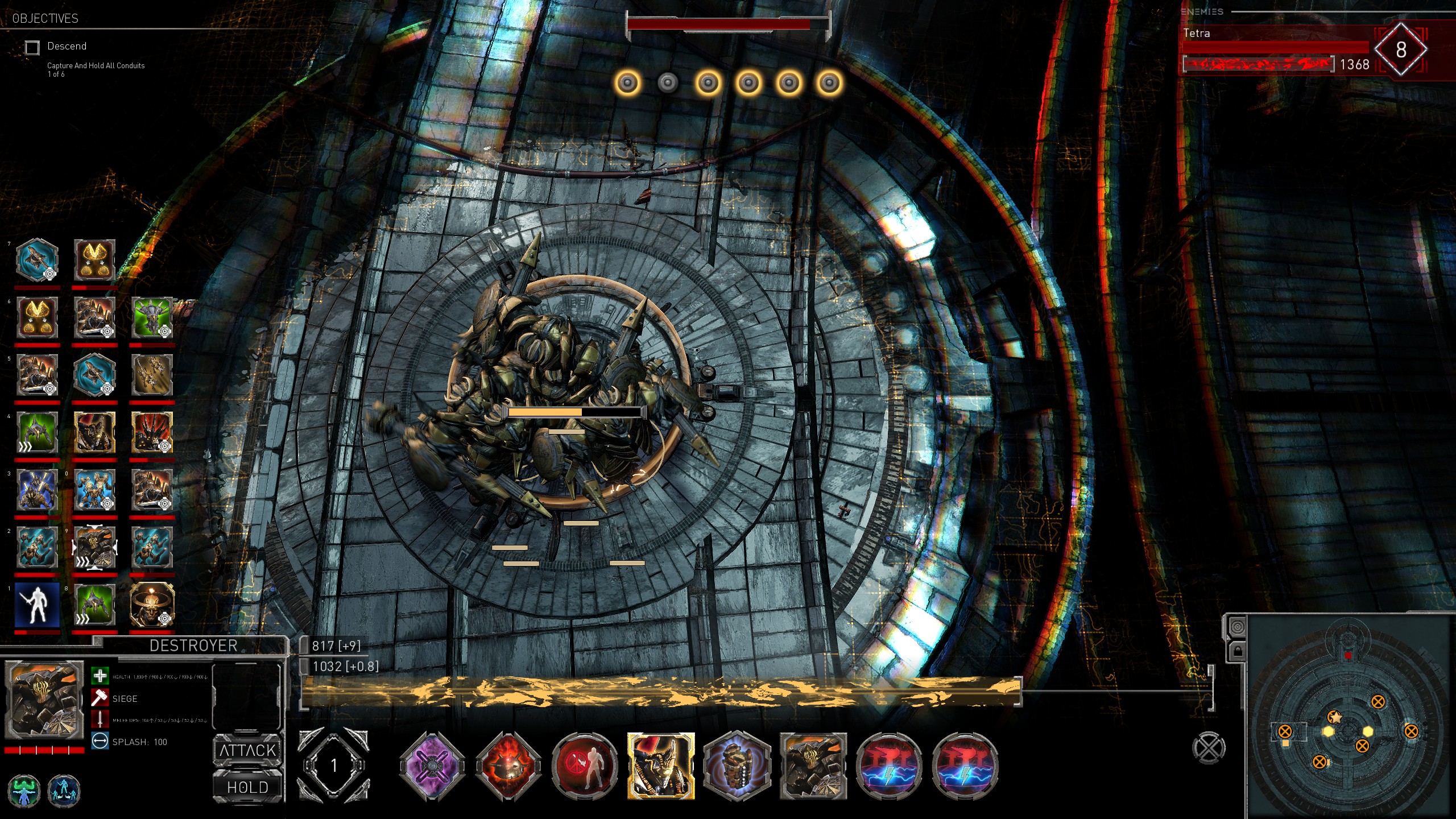
Task: Click the blue three-figures formation icon
Action: [x=63, y=791]
